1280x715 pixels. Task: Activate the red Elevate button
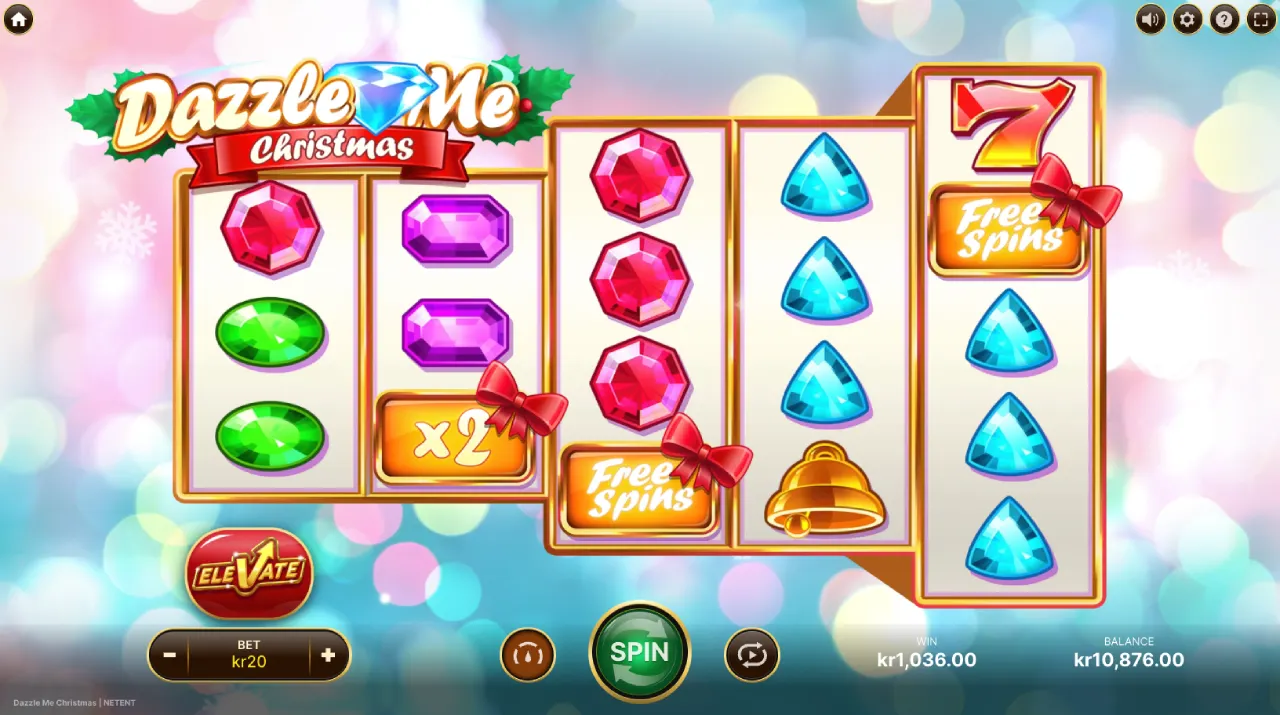pos(249,573)
